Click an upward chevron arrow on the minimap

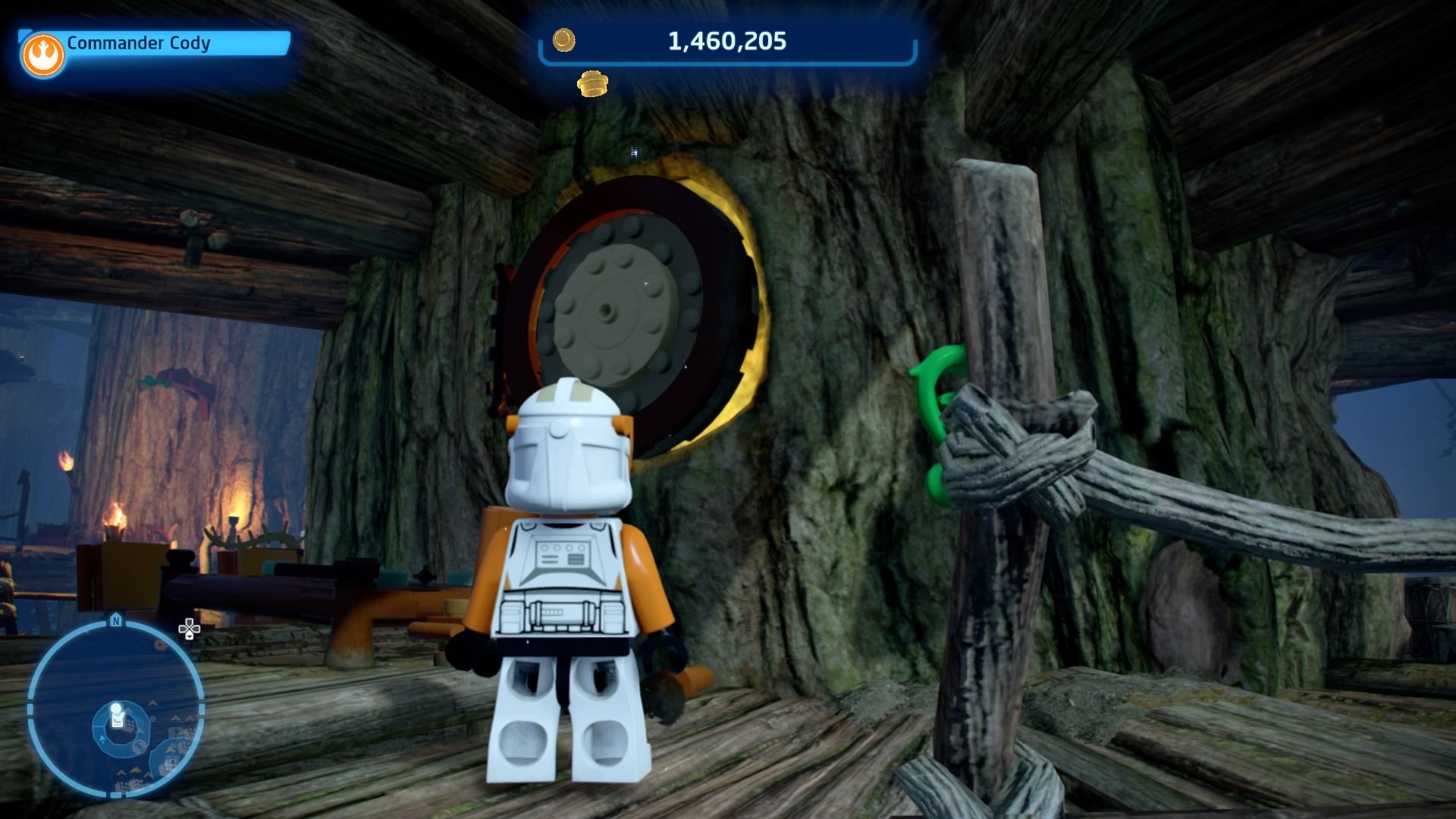click(x=155, y=702)
